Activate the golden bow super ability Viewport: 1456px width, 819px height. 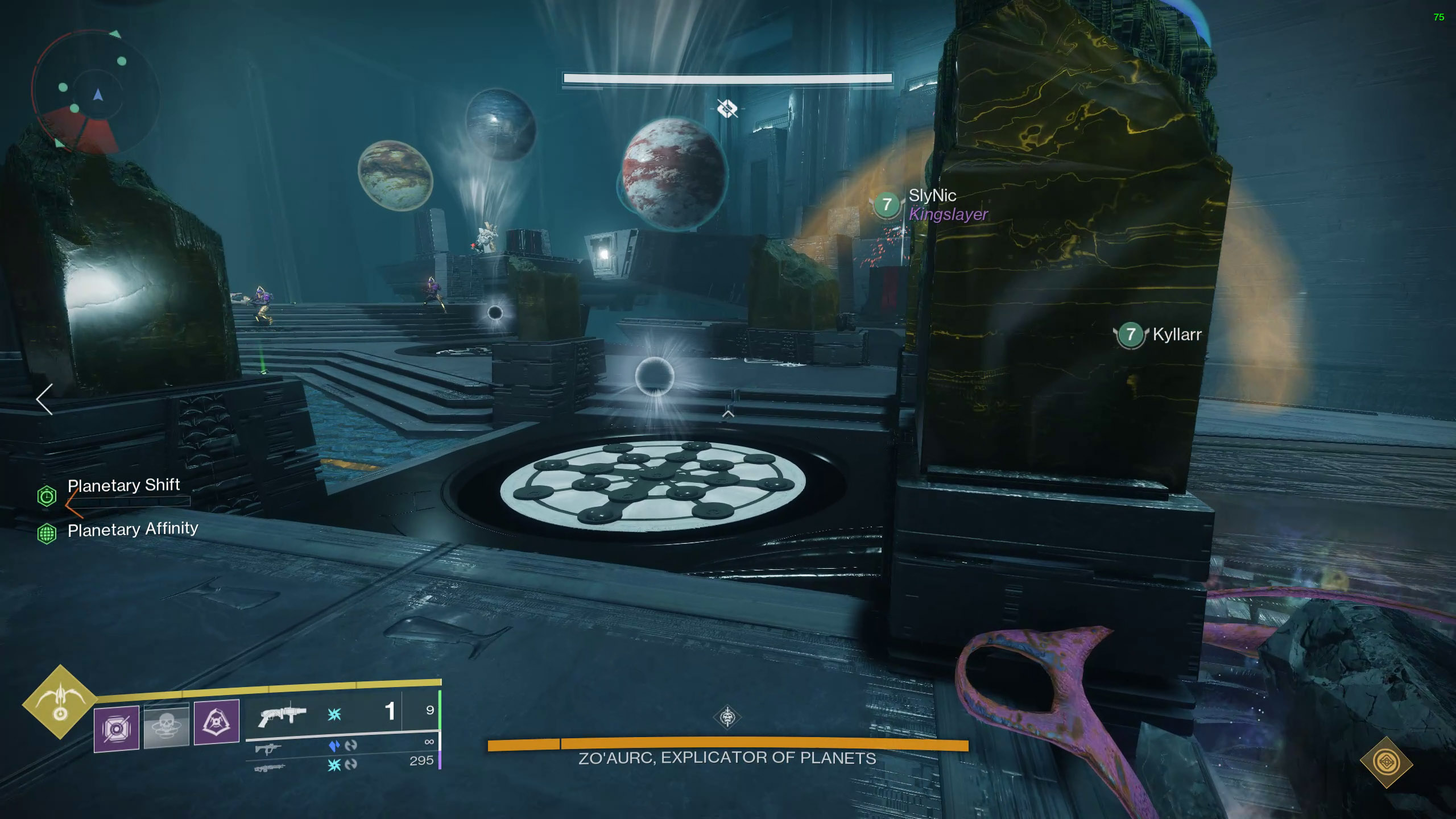point(60,702)
